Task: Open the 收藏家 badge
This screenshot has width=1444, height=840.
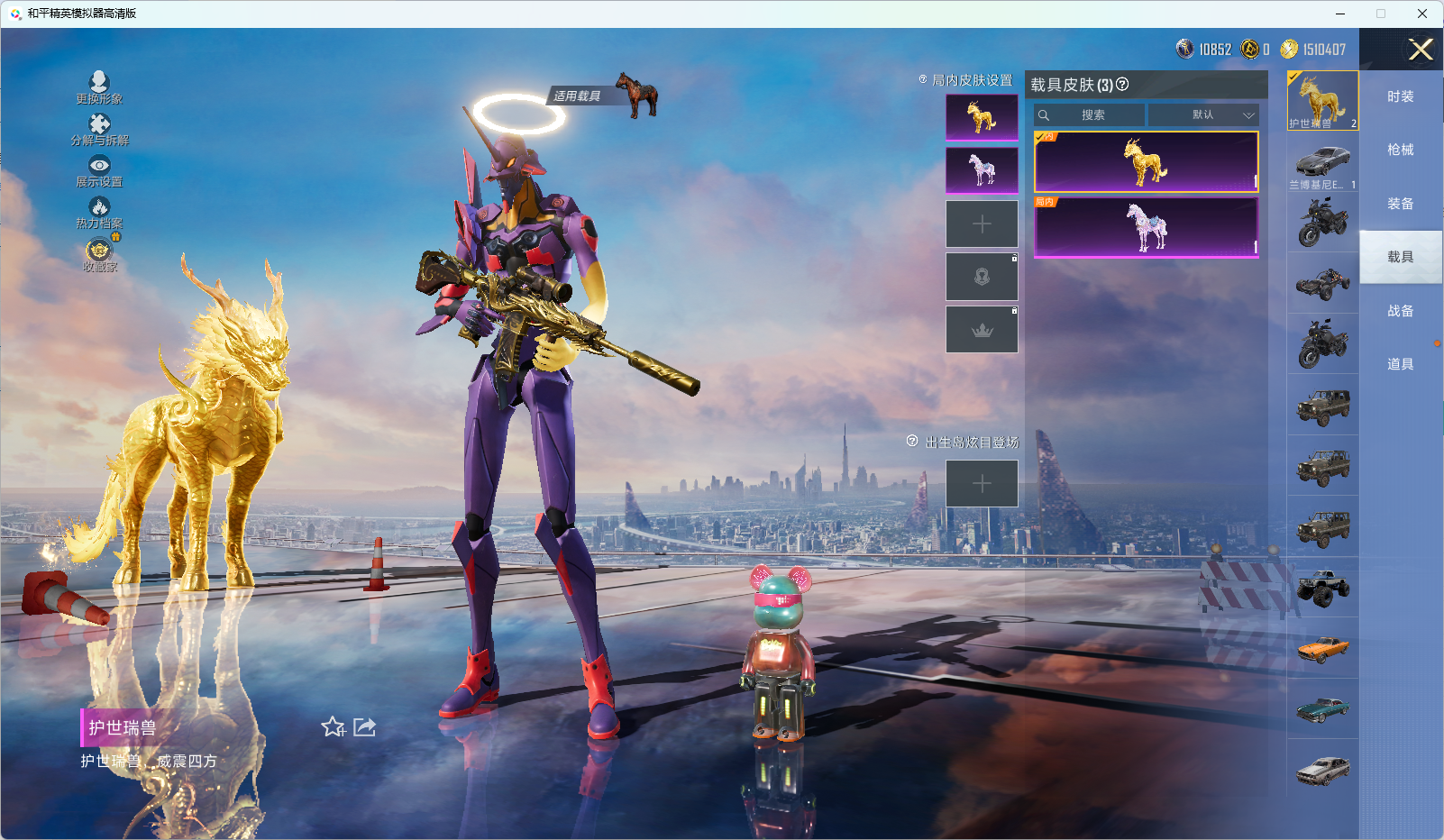Action: click(99, 251)
